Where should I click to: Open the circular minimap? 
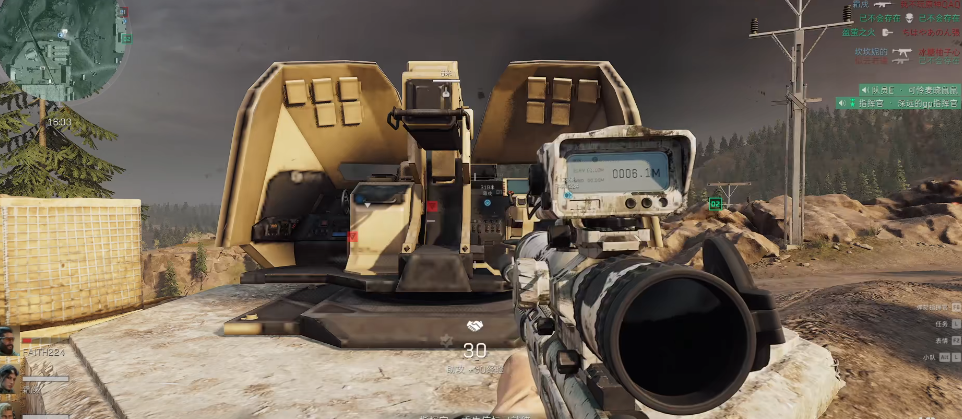click(62, 47)
